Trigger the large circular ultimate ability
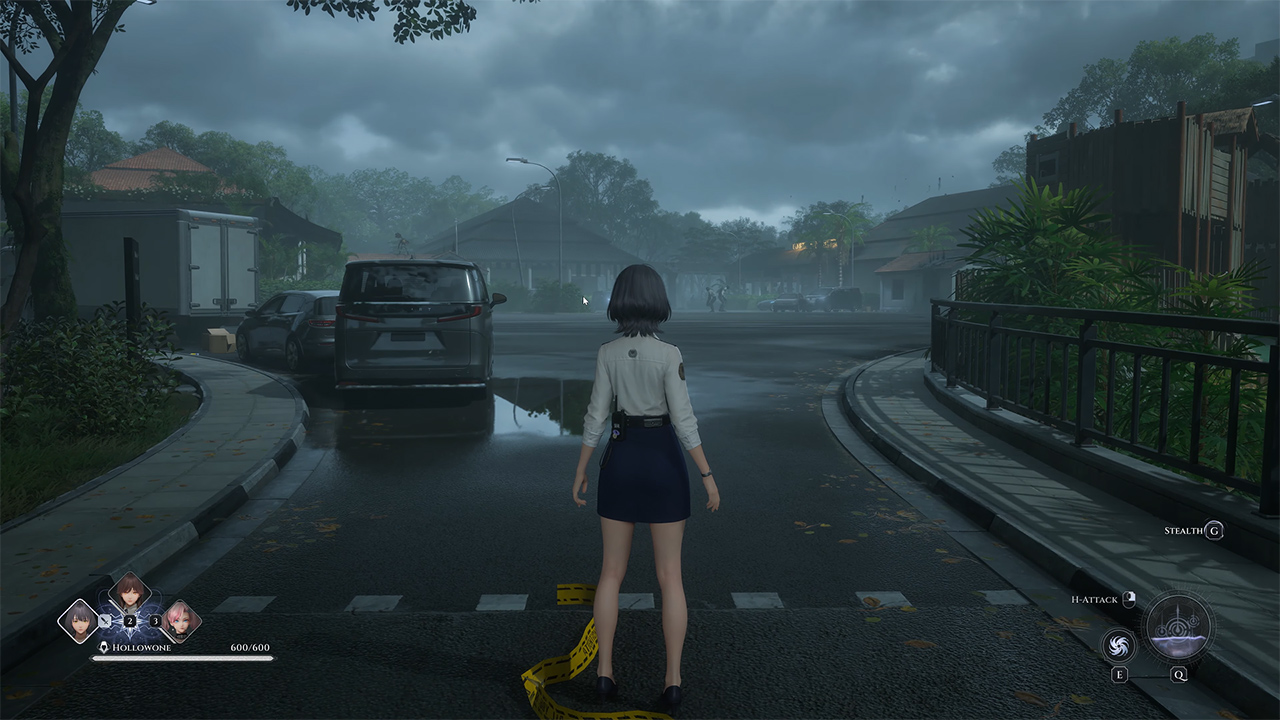The width and height of the screenshot is (1280, 720). pyautogui.click(x=1179, y=628)
